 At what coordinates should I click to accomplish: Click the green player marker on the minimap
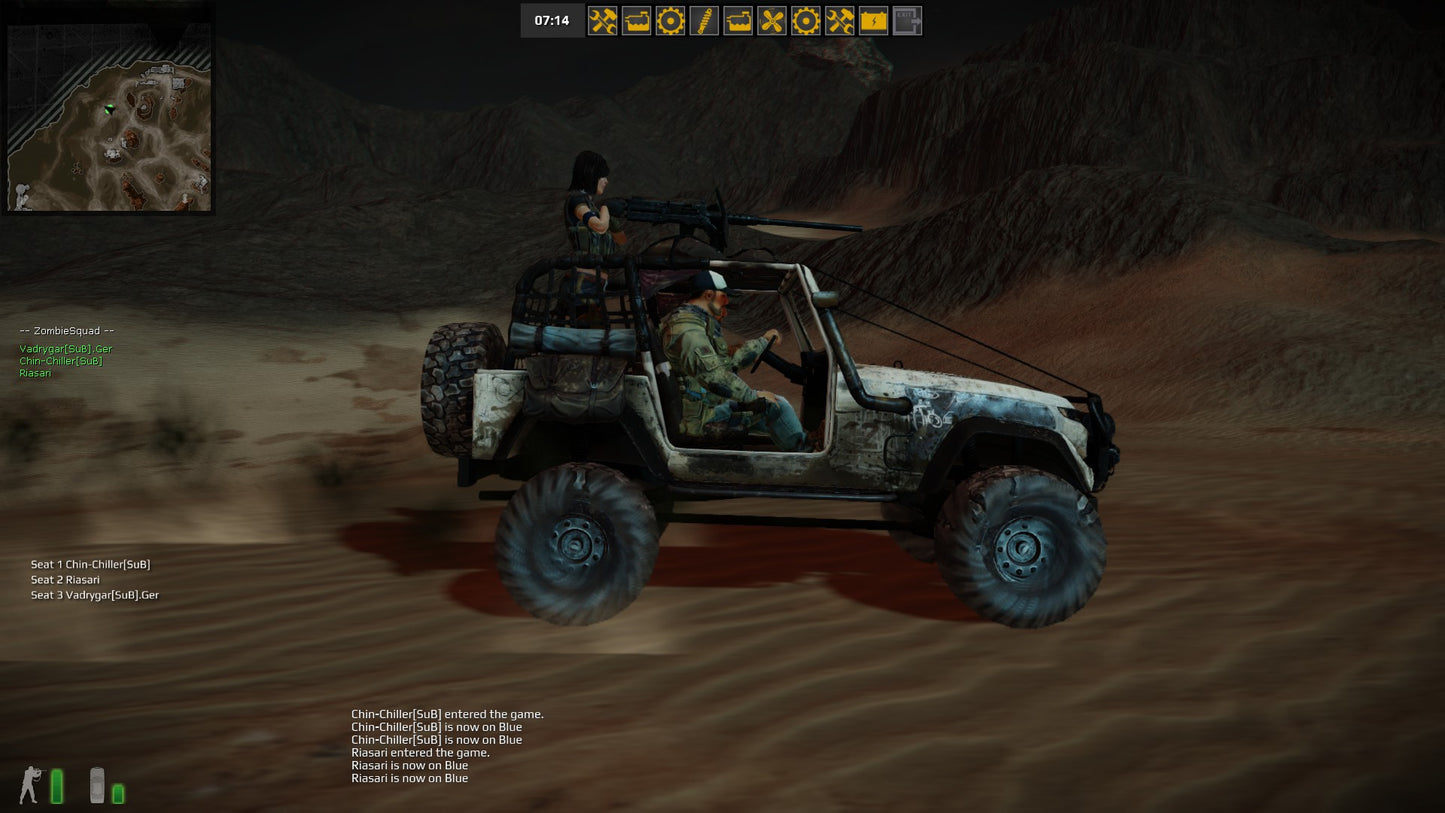(x=109, y=108)
